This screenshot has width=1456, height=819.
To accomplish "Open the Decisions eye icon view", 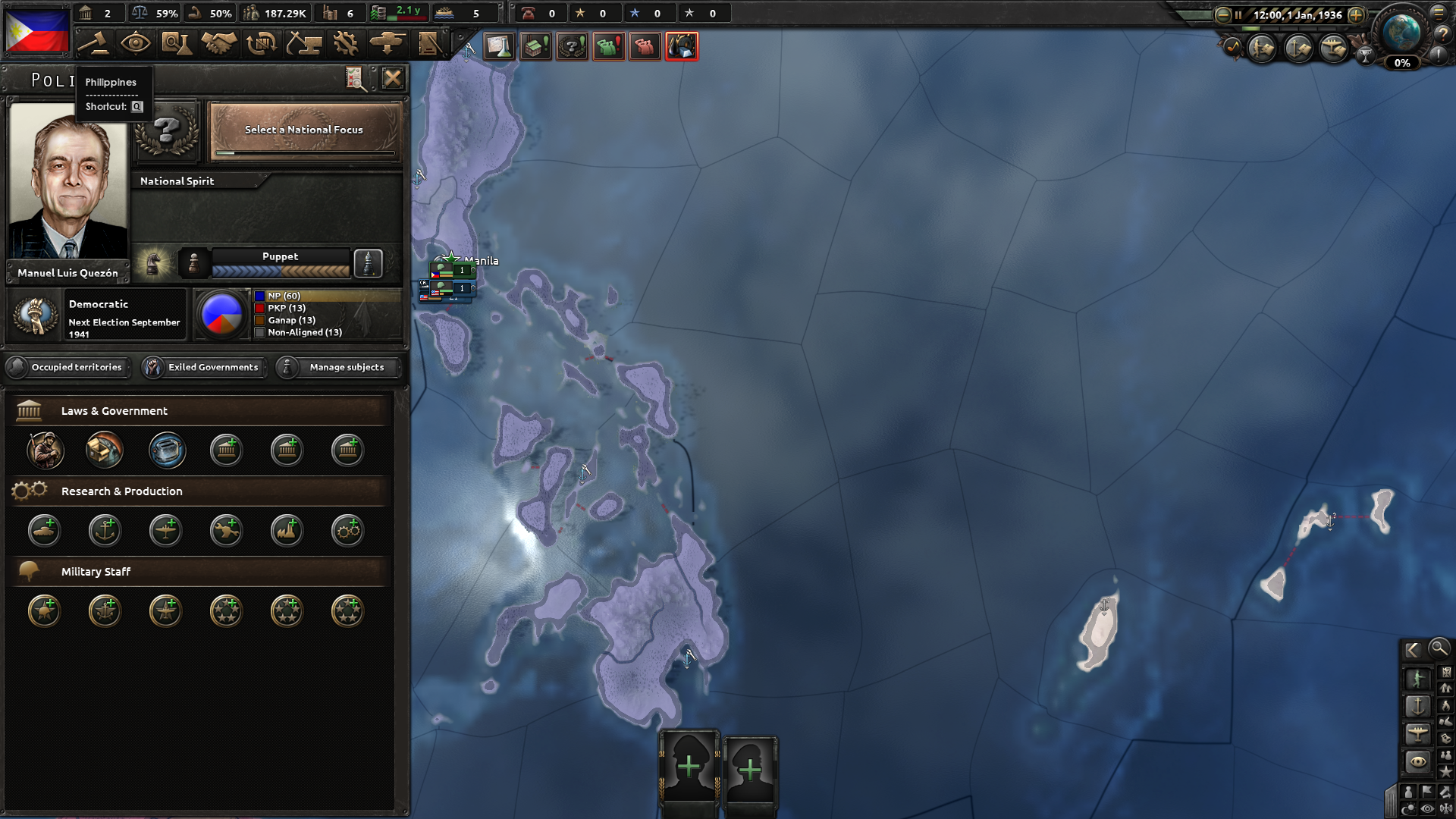I will click(136, 44).
